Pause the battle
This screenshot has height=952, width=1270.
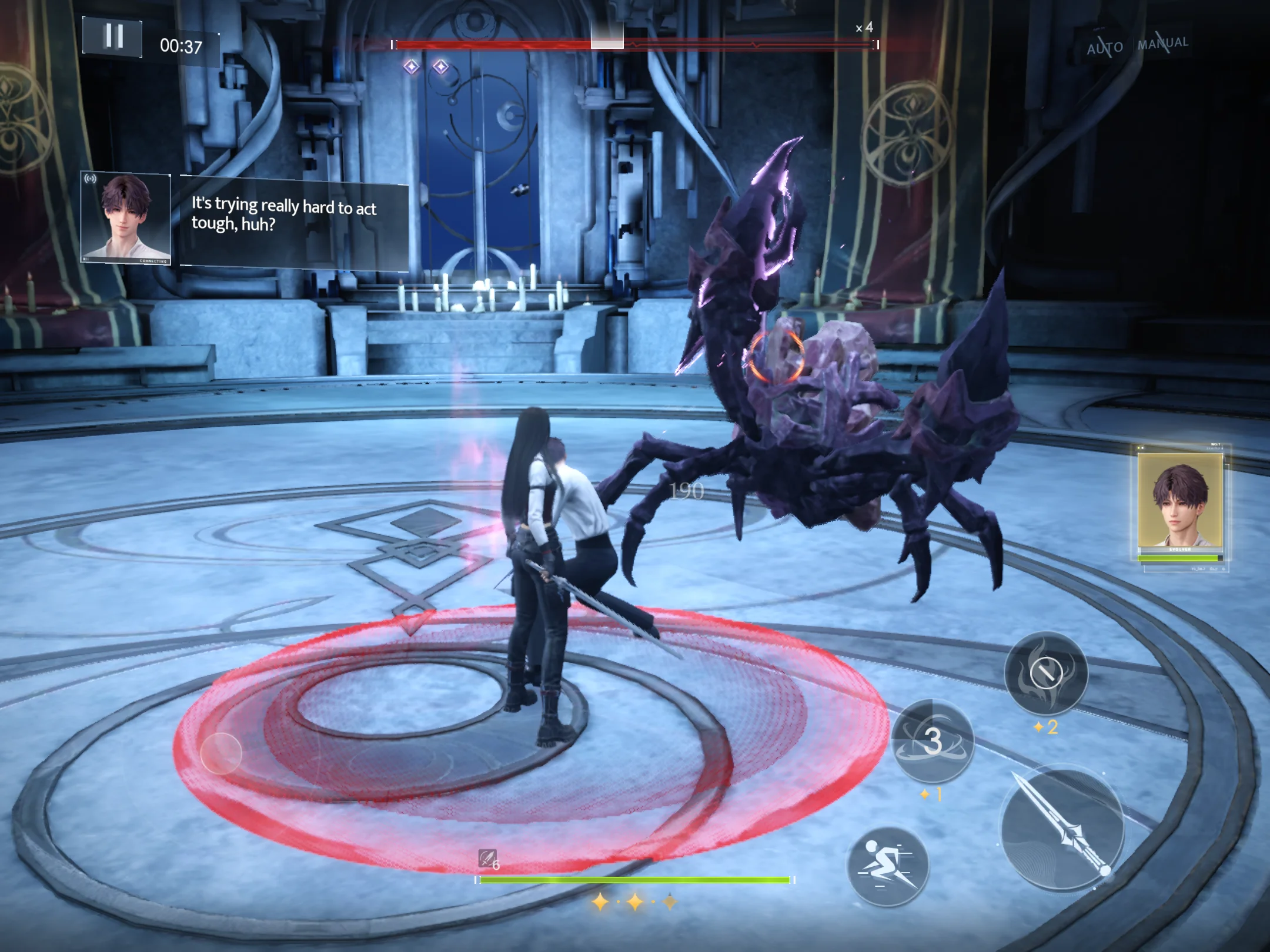(112, 37)
